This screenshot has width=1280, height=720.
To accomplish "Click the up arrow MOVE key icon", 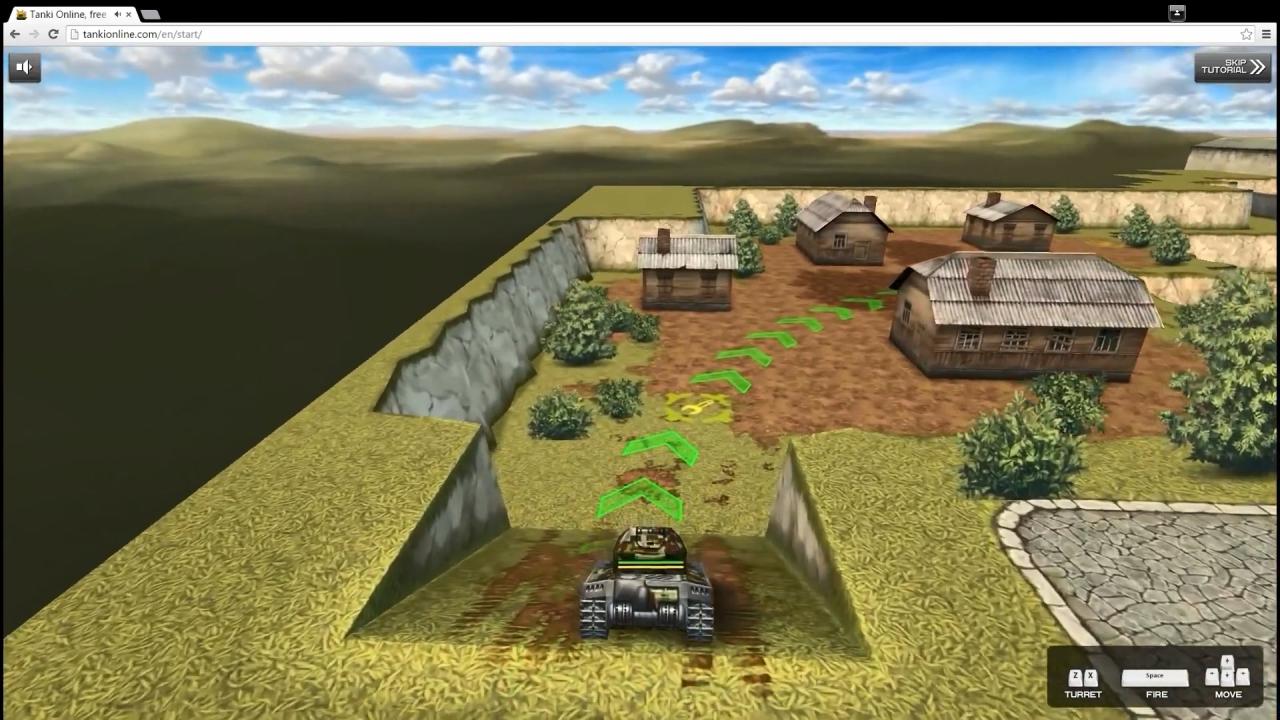I will (x=1227, y=661).
